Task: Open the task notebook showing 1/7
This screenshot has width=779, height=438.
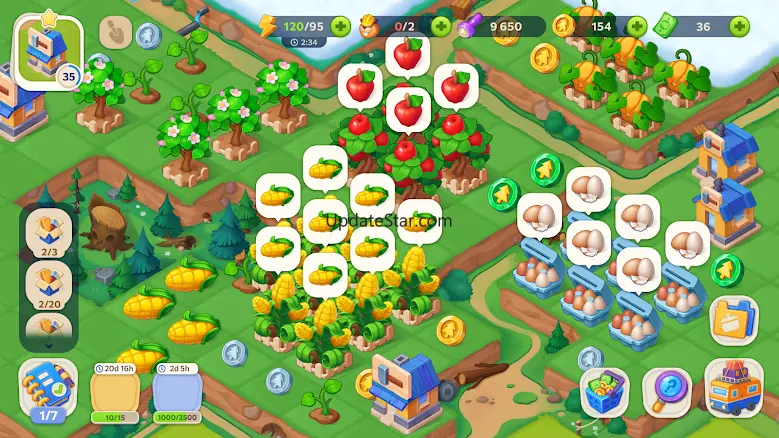Action: pyautogui.click(x=47, y=391)
